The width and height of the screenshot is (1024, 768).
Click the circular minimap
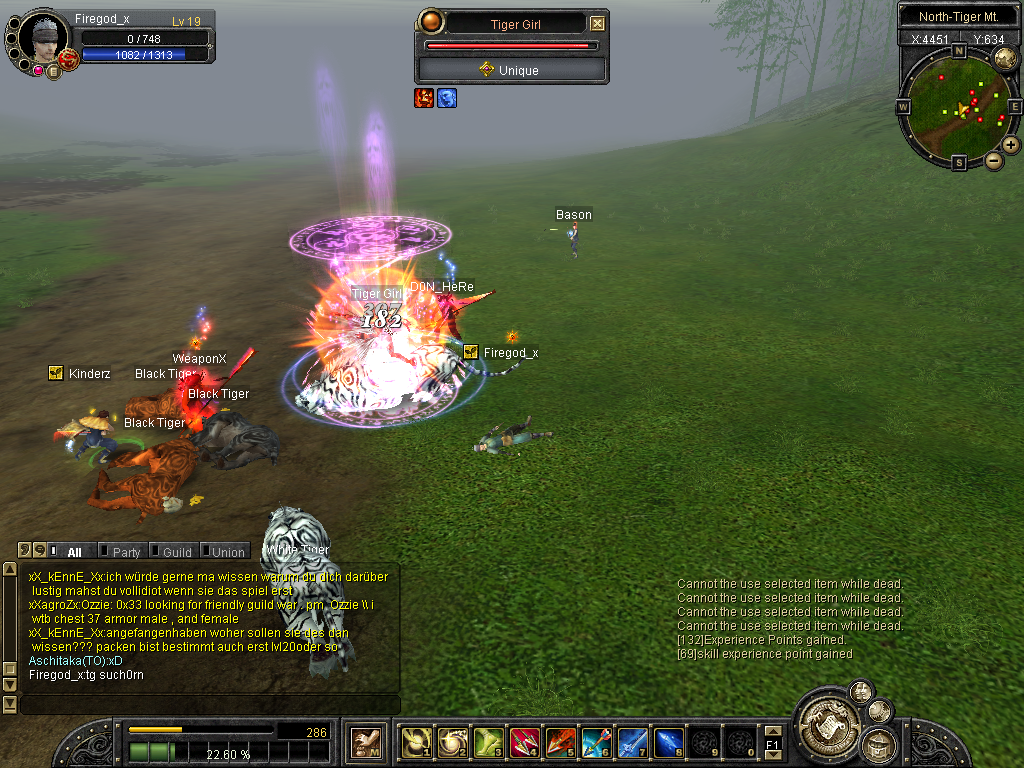958,104
